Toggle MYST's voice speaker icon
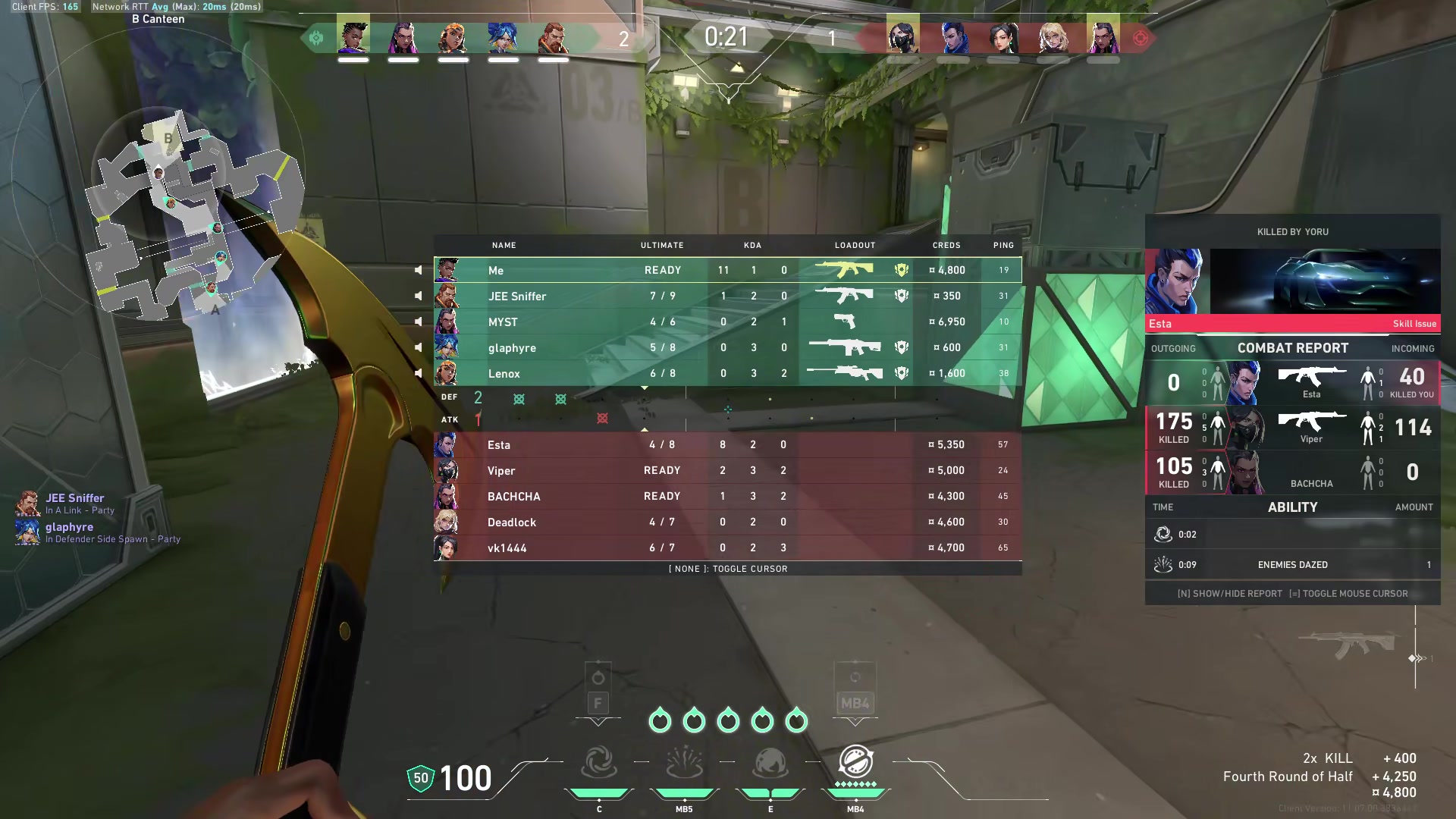This screenshot has width=1456, height=819. 418,322
